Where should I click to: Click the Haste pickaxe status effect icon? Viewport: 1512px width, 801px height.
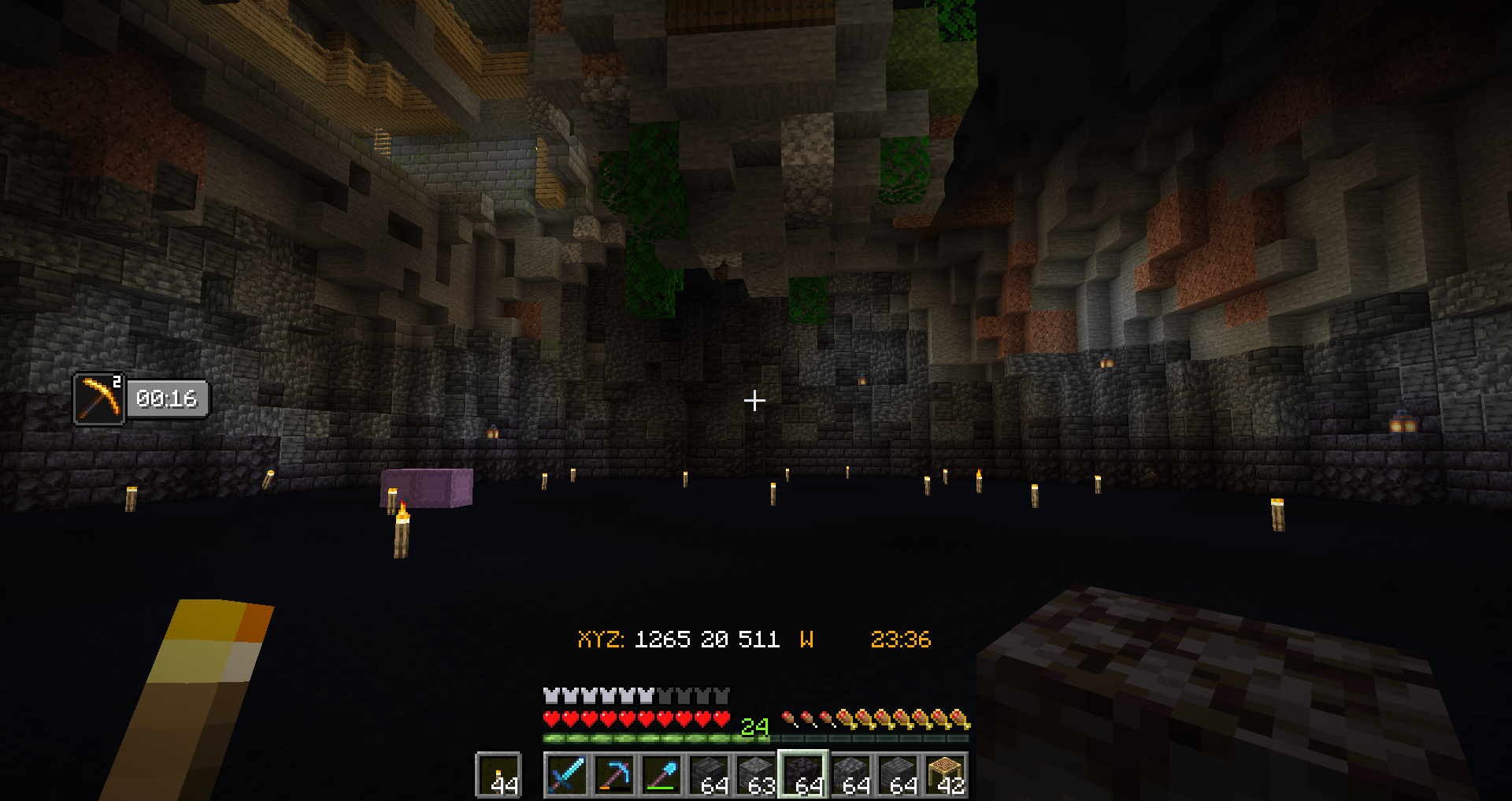[99, 399]
